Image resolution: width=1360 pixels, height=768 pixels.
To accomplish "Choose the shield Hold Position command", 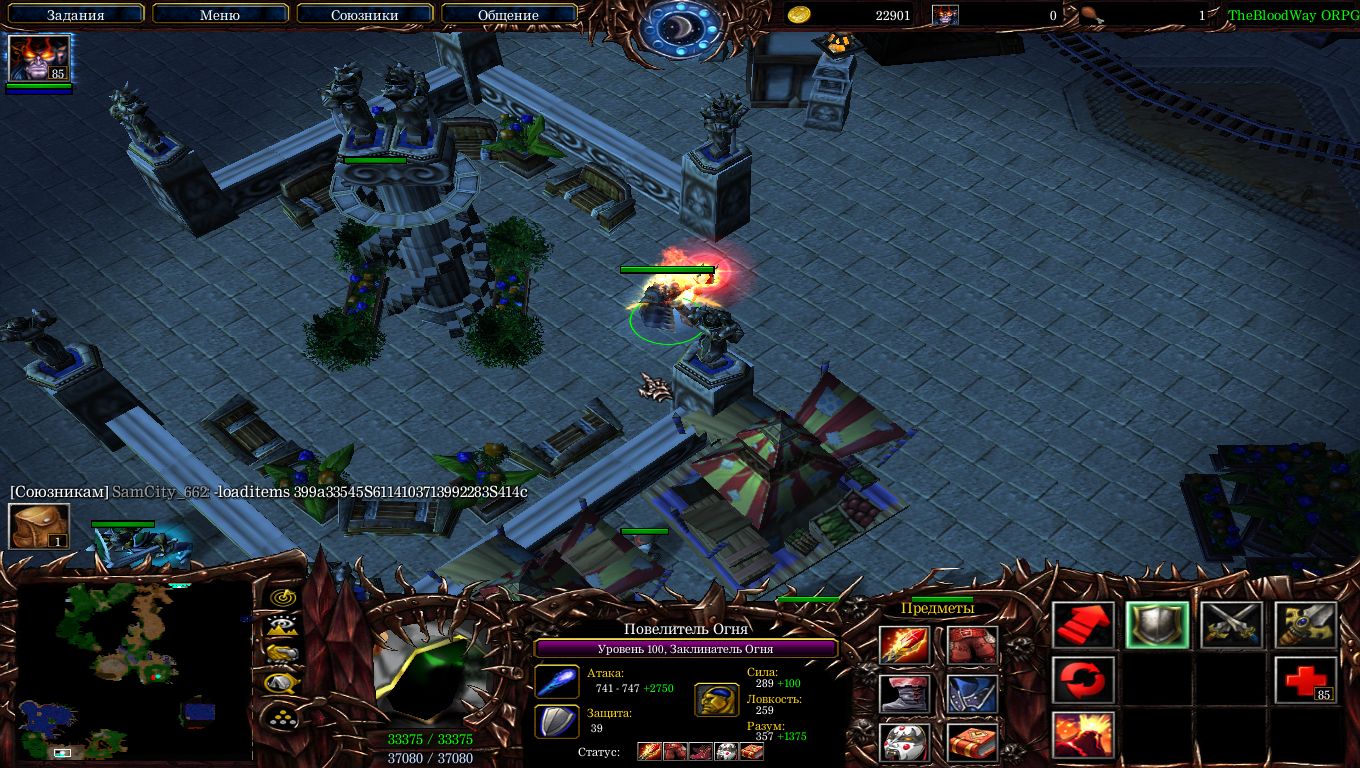I will pos(1158,626).
